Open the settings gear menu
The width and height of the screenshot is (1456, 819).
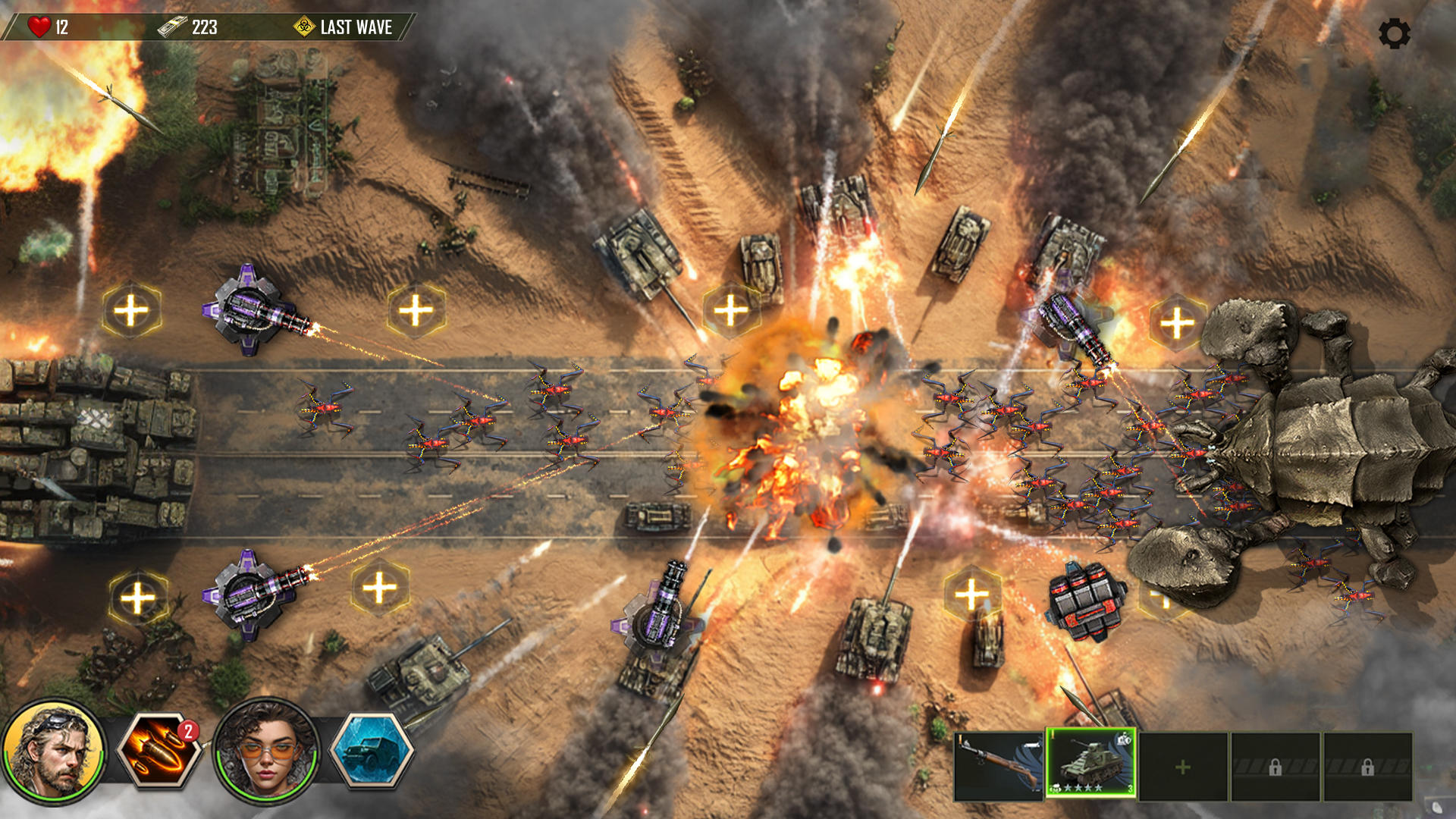(x=1394, y=34)
